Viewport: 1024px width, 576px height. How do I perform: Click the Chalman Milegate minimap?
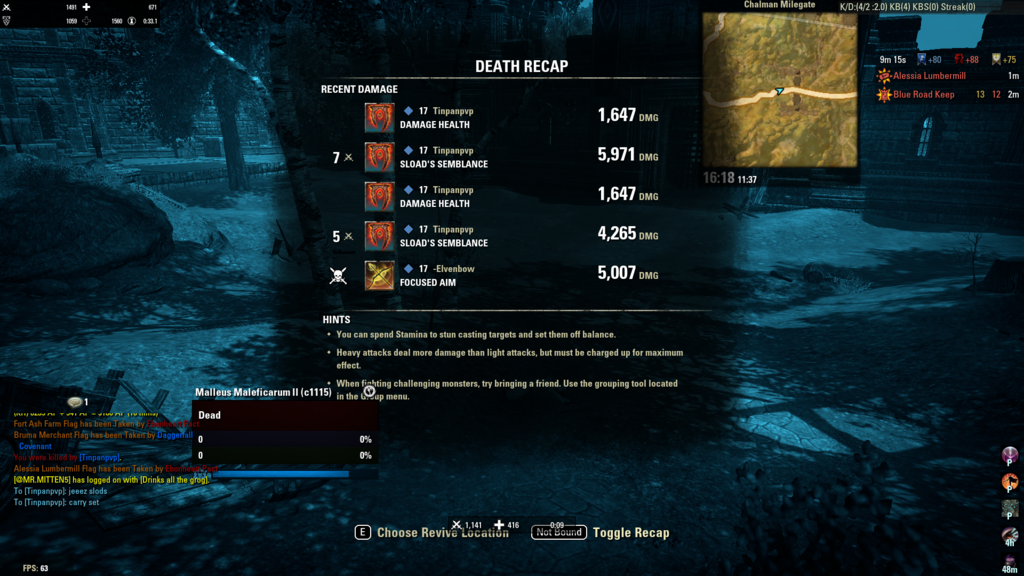779,90
